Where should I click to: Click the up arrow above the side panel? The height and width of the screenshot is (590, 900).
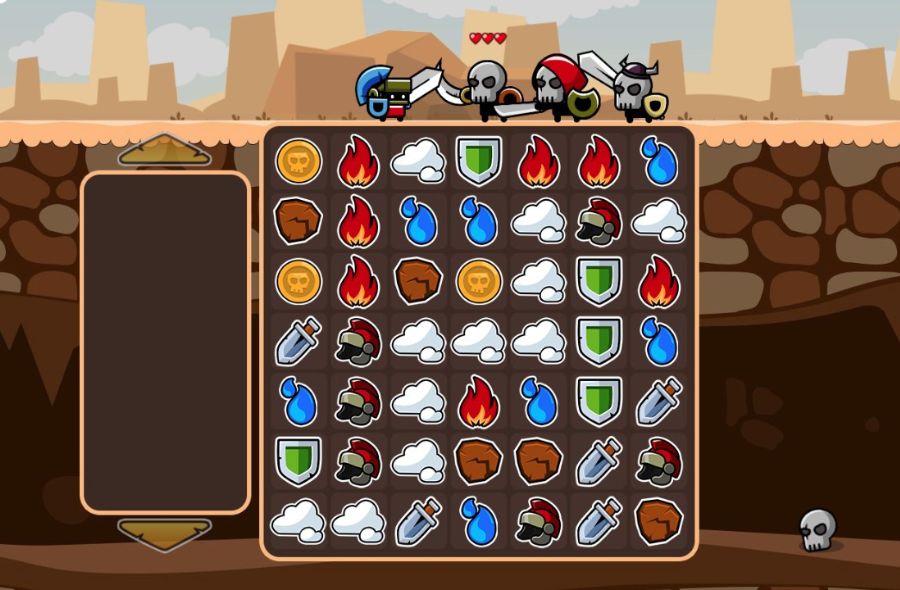[164, 151]
